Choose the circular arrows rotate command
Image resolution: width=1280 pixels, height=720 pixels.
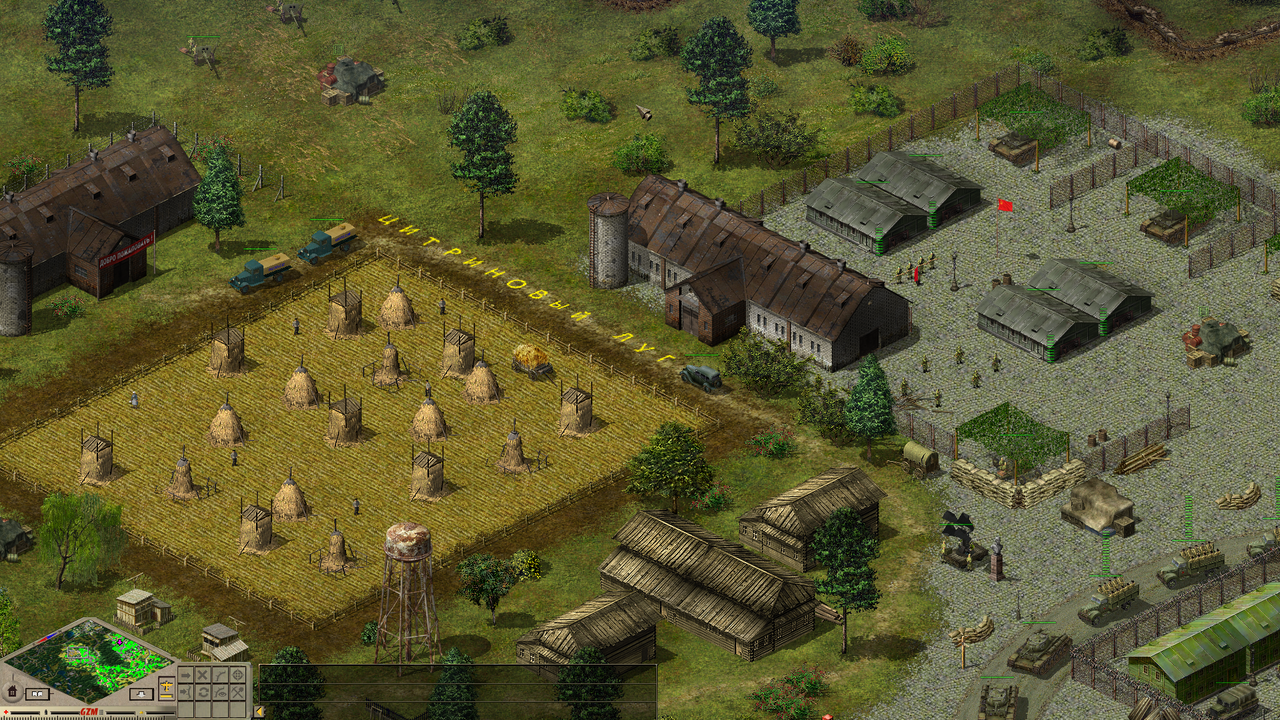tap(203, 692)
